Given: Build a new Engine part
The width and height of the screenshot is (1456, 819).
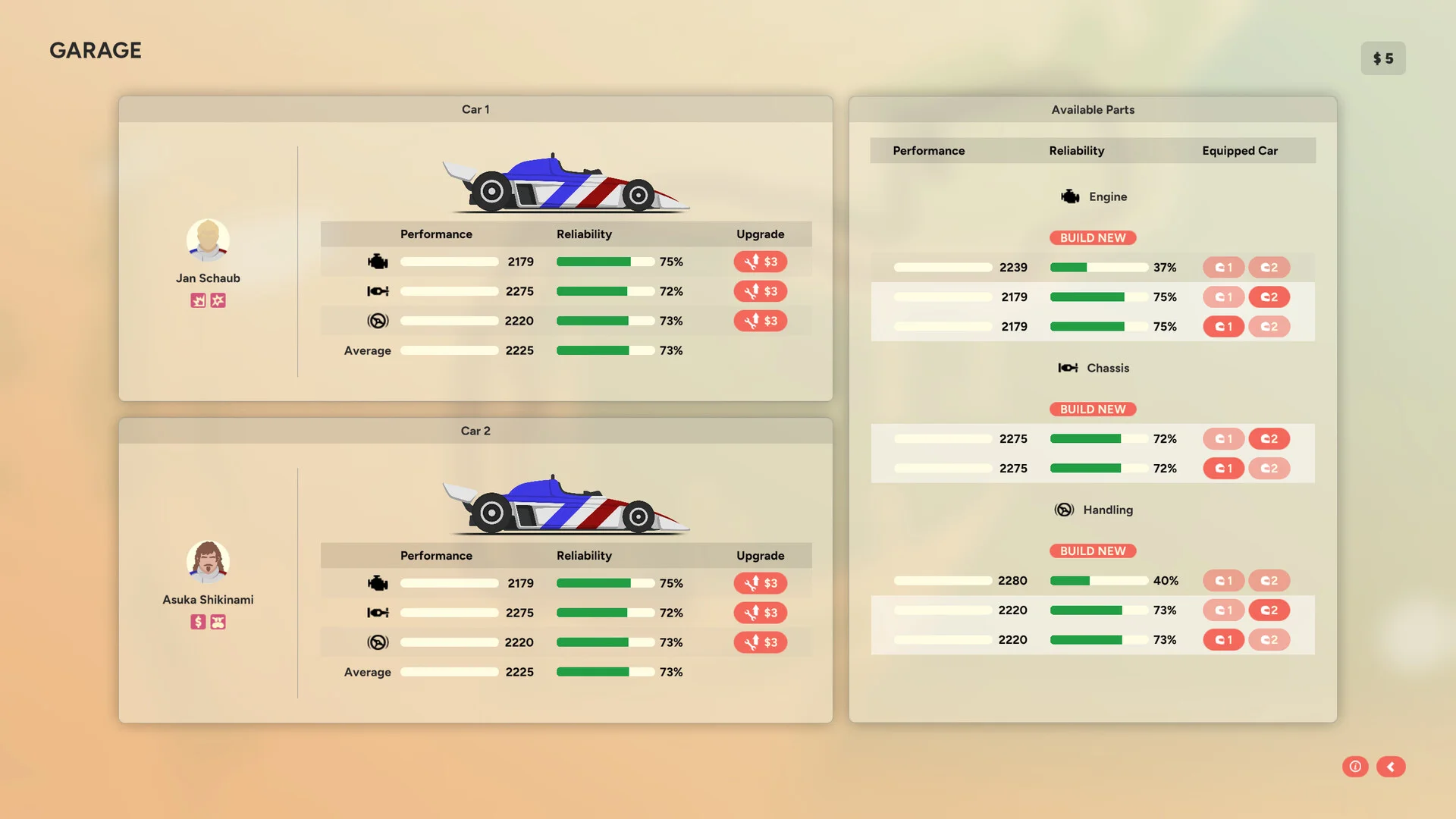Looking at the screenshot, I should coord(1093,238).
